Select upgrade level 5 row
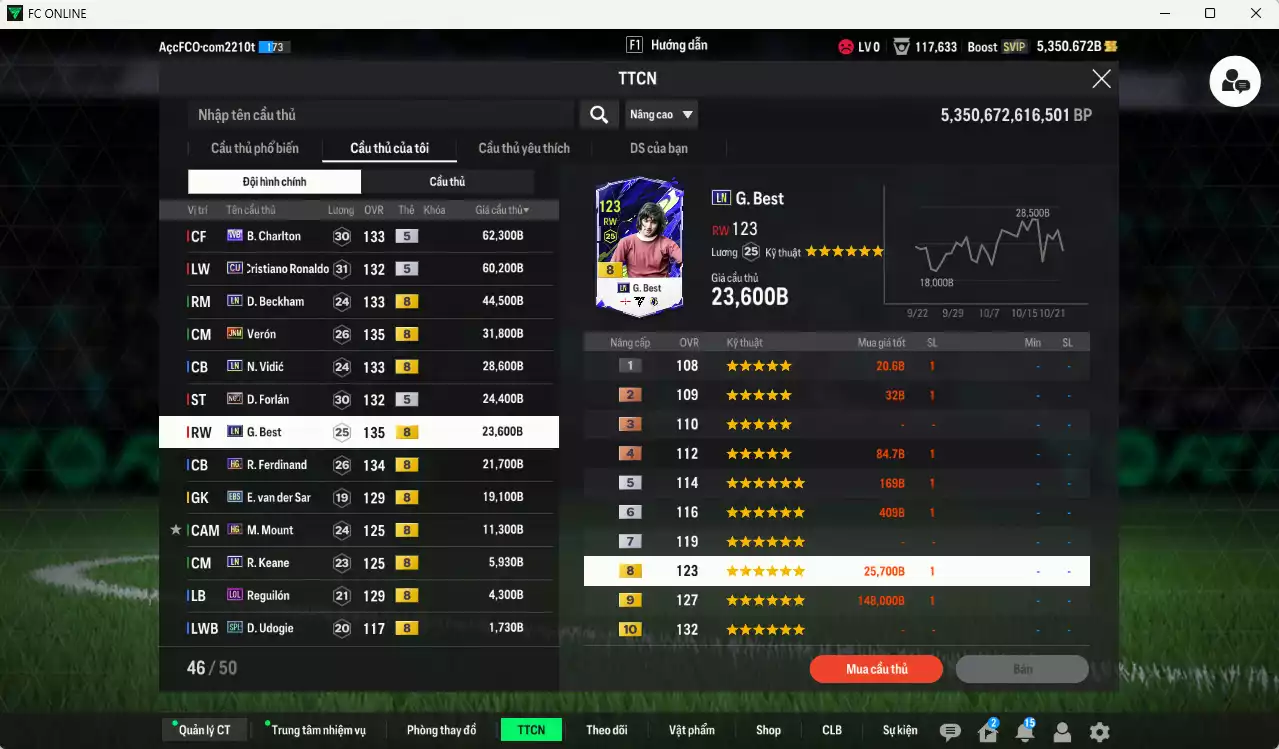This screenshot has width=1279, height=749. (836, 483)
